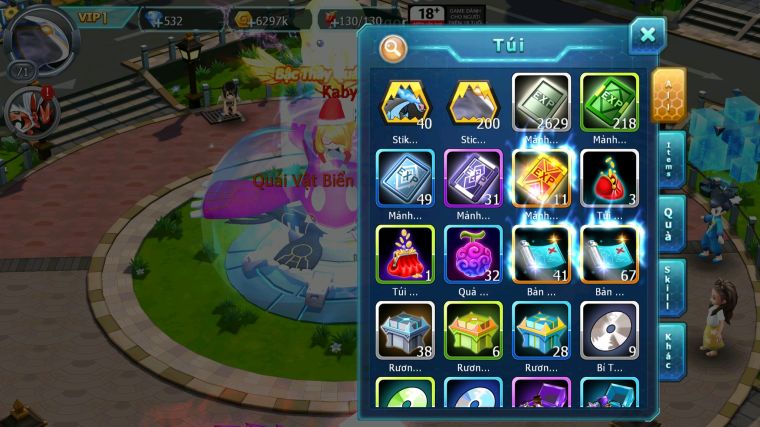
Task: Select the sticker item with count 40
Action: tap(405, 103)
